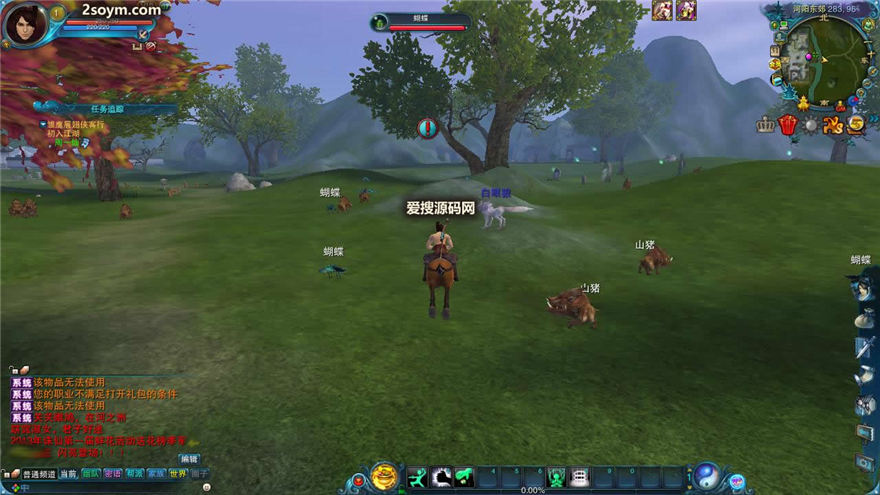
Task: Select the 蝴蝶 target frame at top
Action: pyautogui.click(x=420, y=21)
